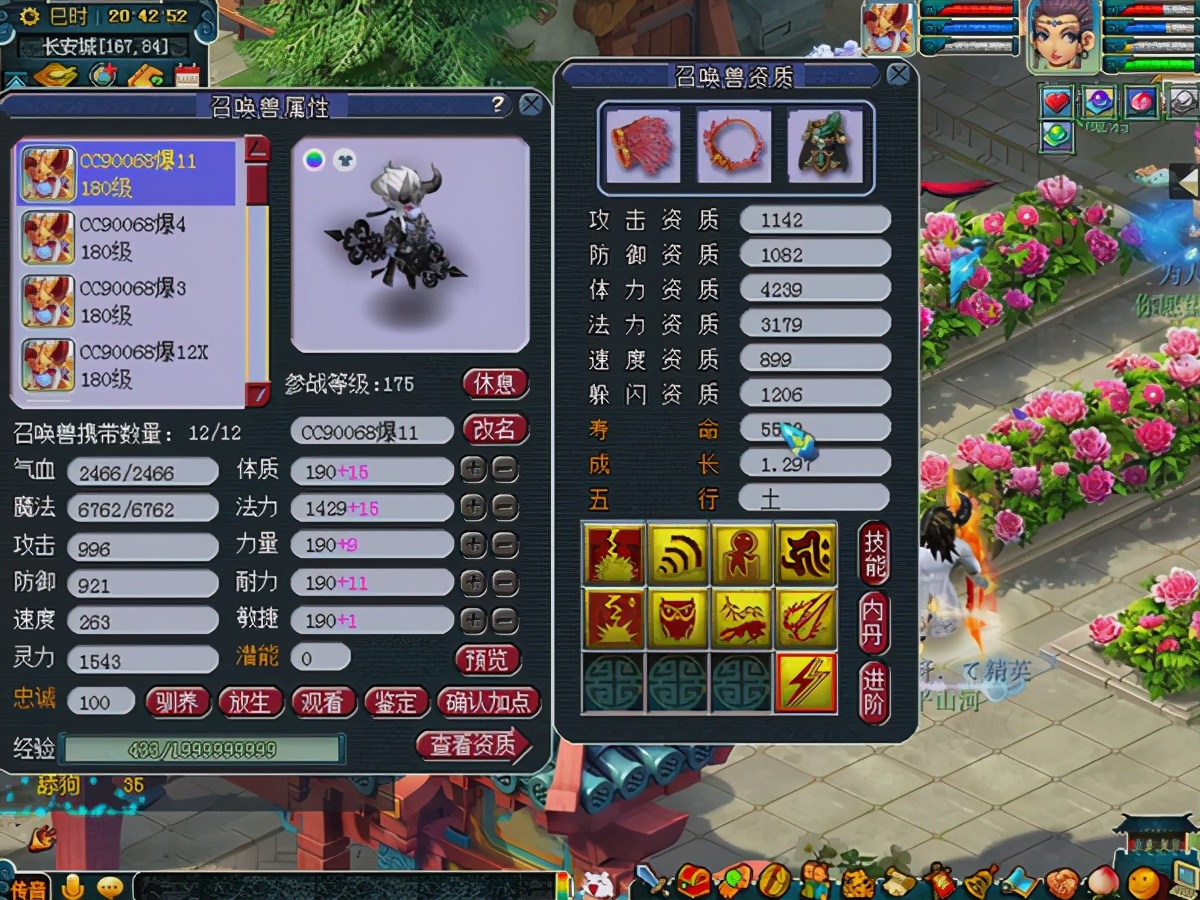1200x900 pixels.
Task: Choose pet CC90068爆12X from list
Action: [128, 366]
